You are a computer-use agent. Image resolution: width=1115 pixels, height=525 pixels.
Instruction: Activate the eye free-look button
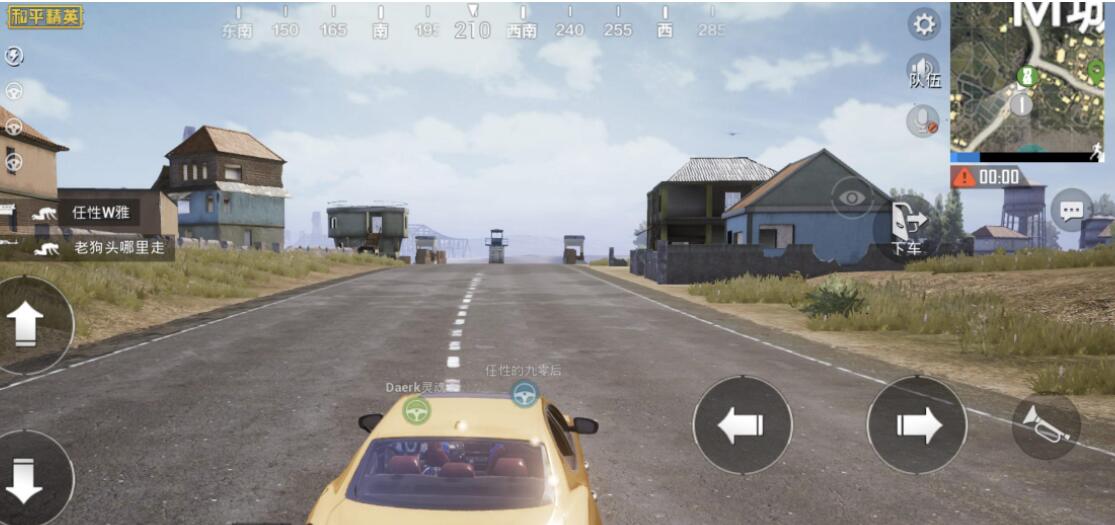tap(852, 197)
